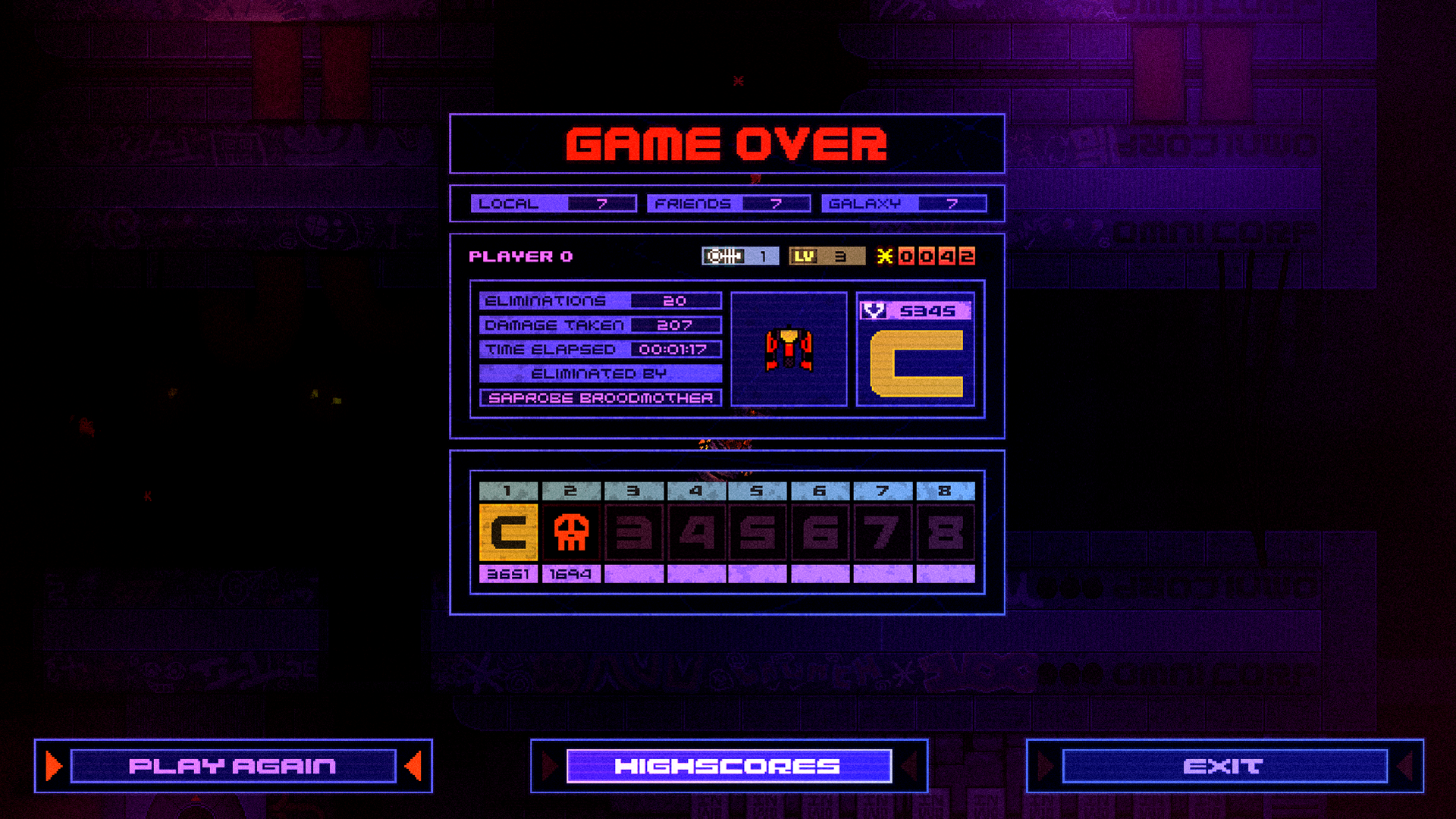Open the HIGHSCORES screen
The height and width of the screenshot is (819, 1456).
[x=728, y=766]
